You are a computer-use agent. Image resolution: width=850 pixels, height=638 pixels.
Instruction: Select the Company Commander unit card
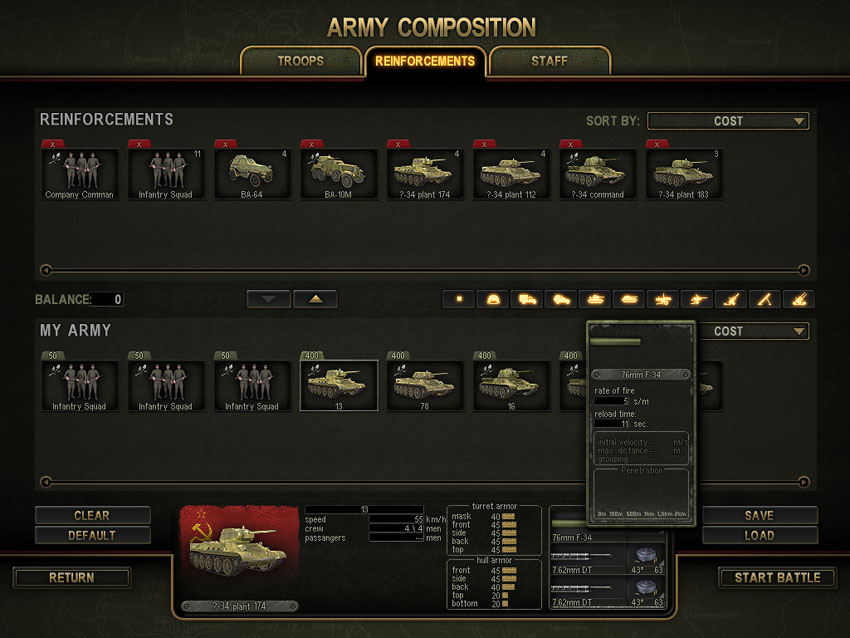80,174
